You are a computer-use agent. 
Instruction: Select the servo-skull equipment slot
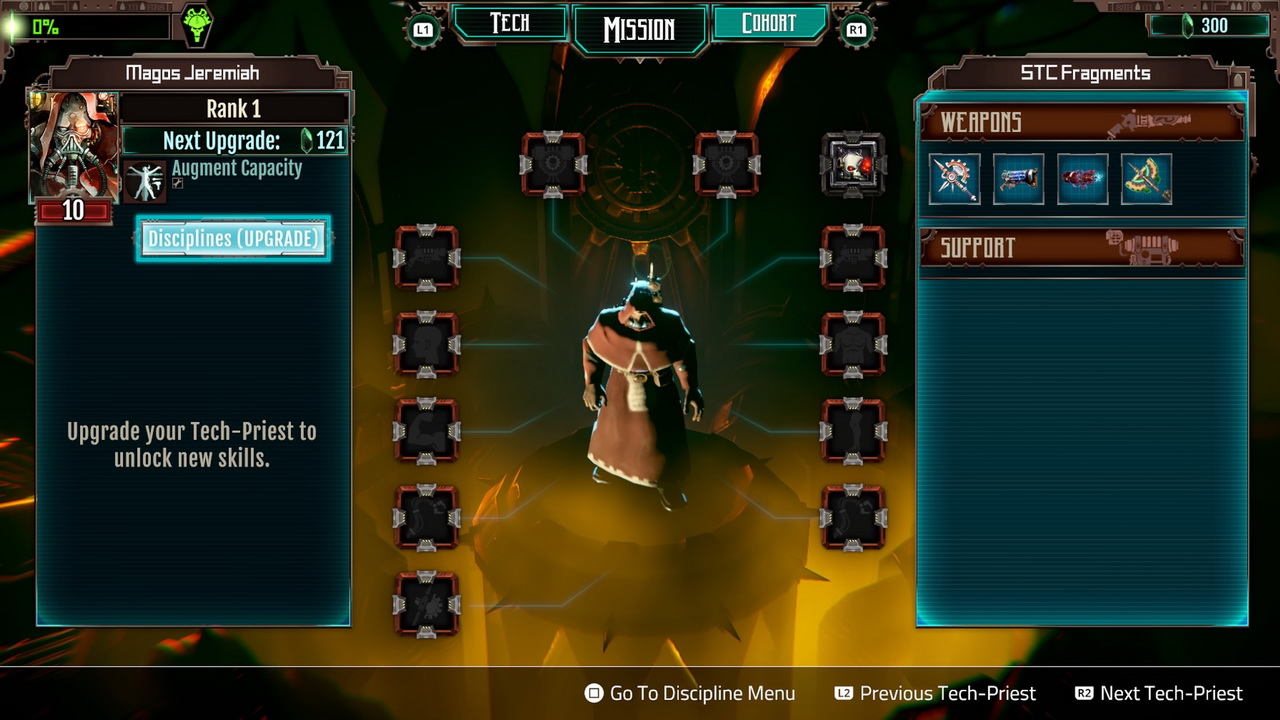coord(853,164)
